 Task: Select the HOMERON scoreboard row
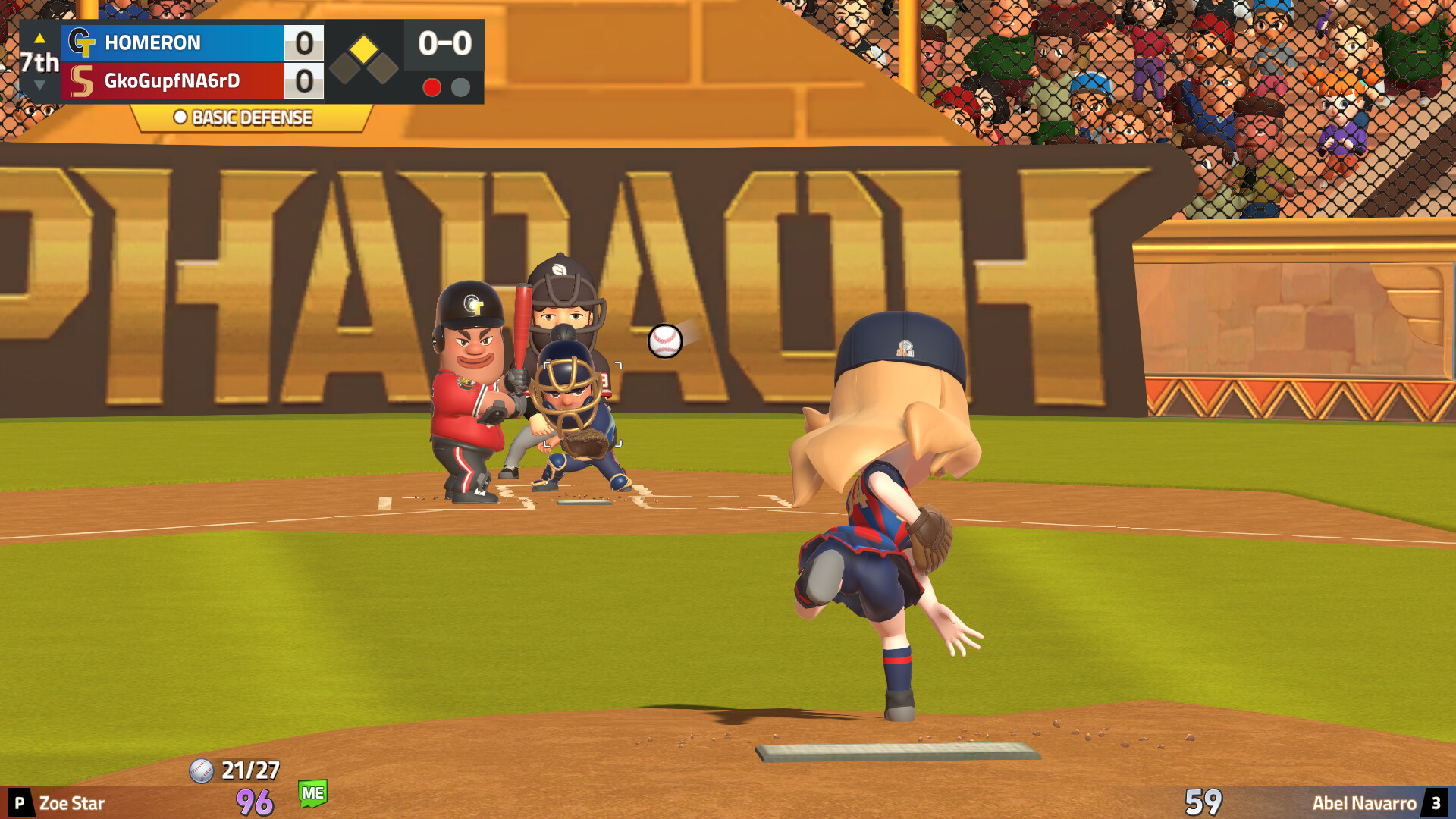pyautogui.click(x=190, y=43)
